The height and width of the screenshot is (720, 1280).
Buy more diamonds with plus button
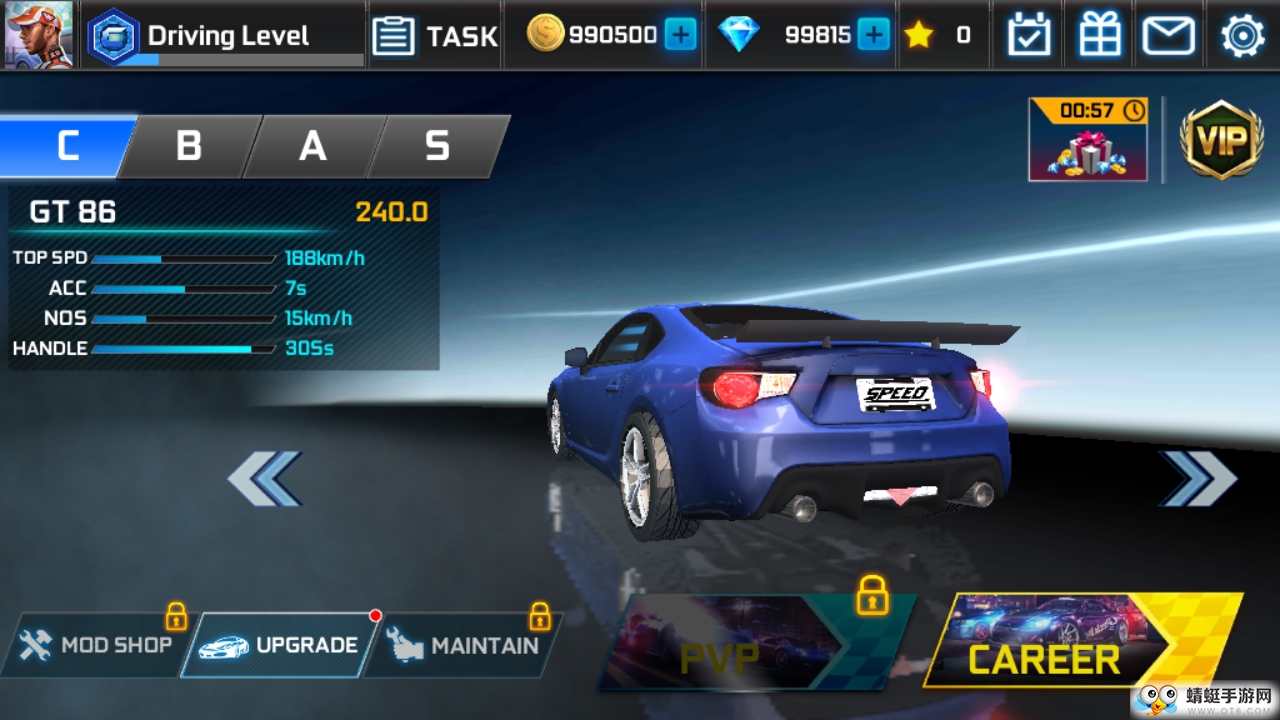pyautogui.click(x=873, y=35)
